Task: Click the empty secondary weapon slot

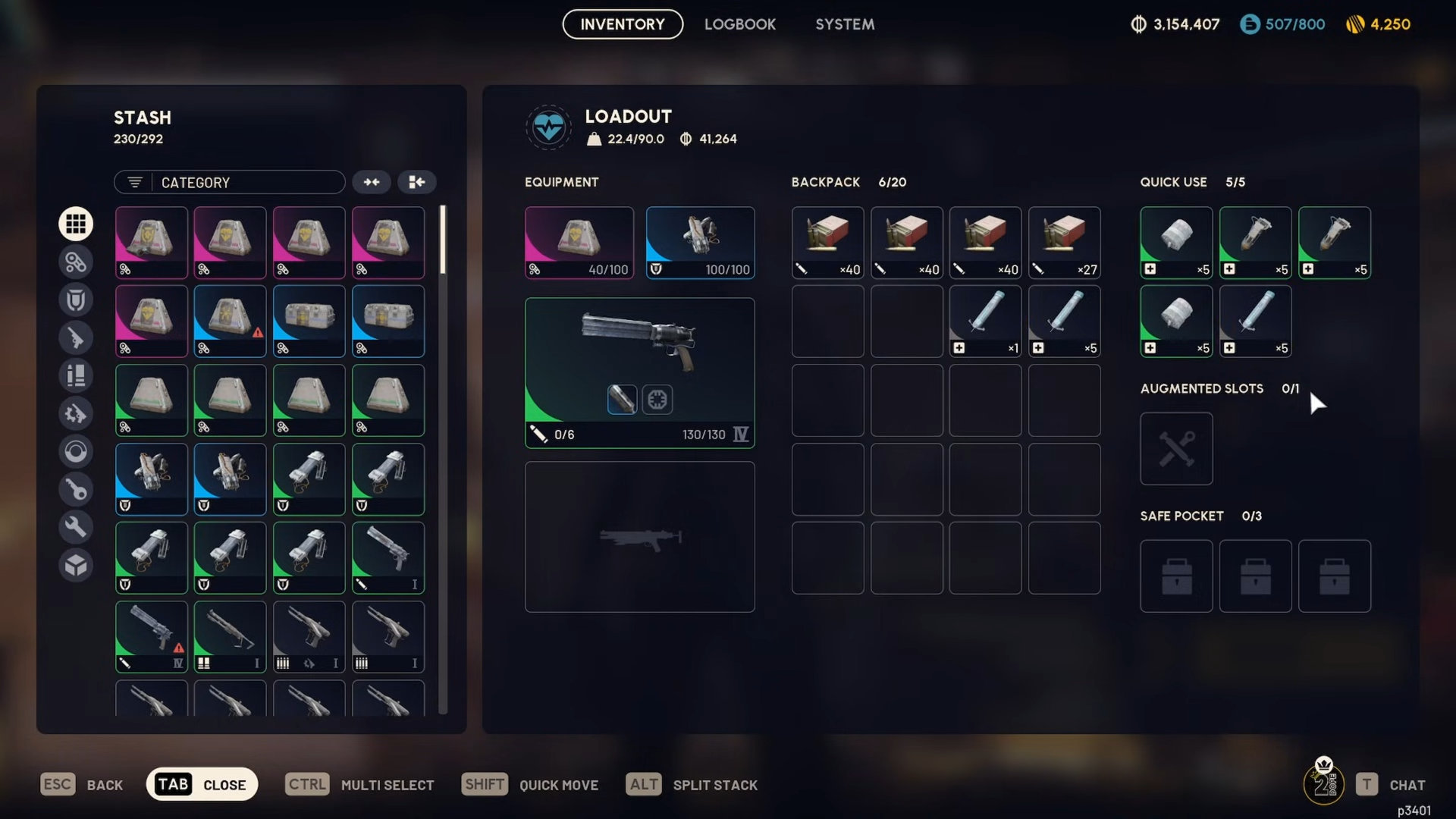Action: pos(639,537)
